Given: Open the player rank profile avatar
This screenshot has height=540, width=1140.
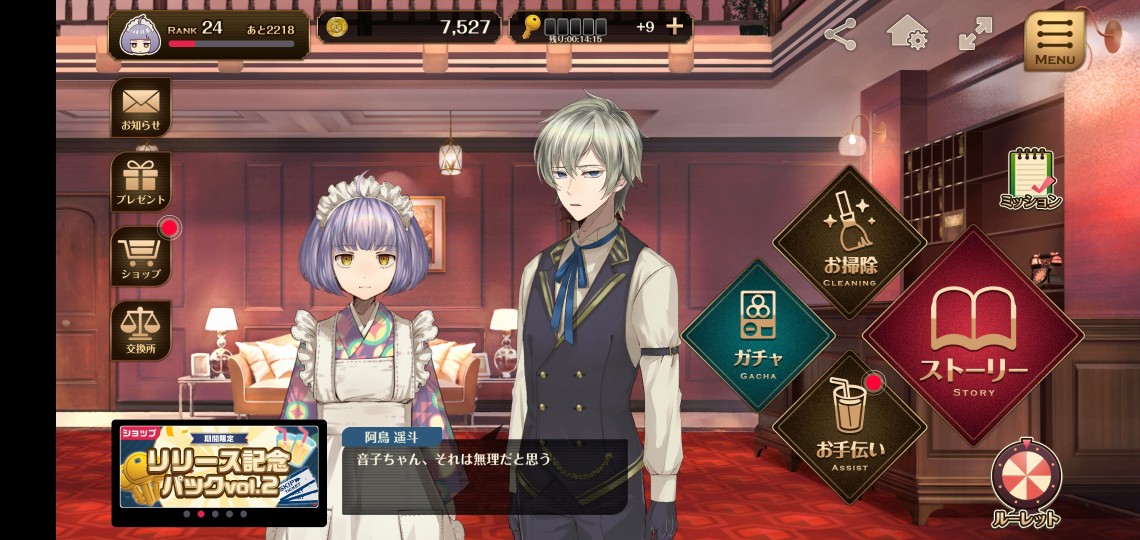Looking at the screenshot, I should [x=141, y=36].
